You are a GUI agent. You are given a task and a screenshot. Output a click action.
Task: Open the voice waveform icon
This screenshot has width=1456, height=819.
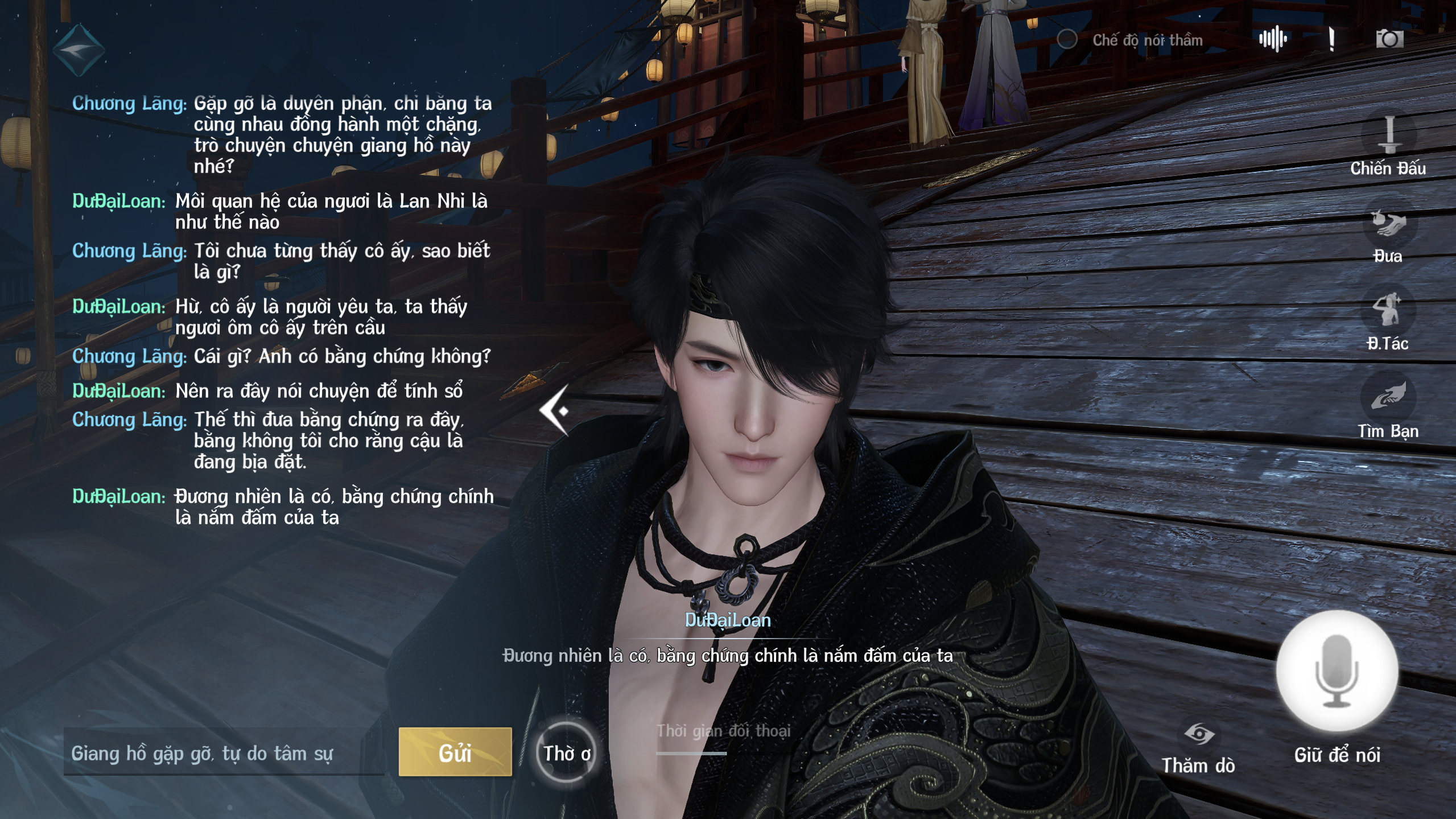[1273, 39]
